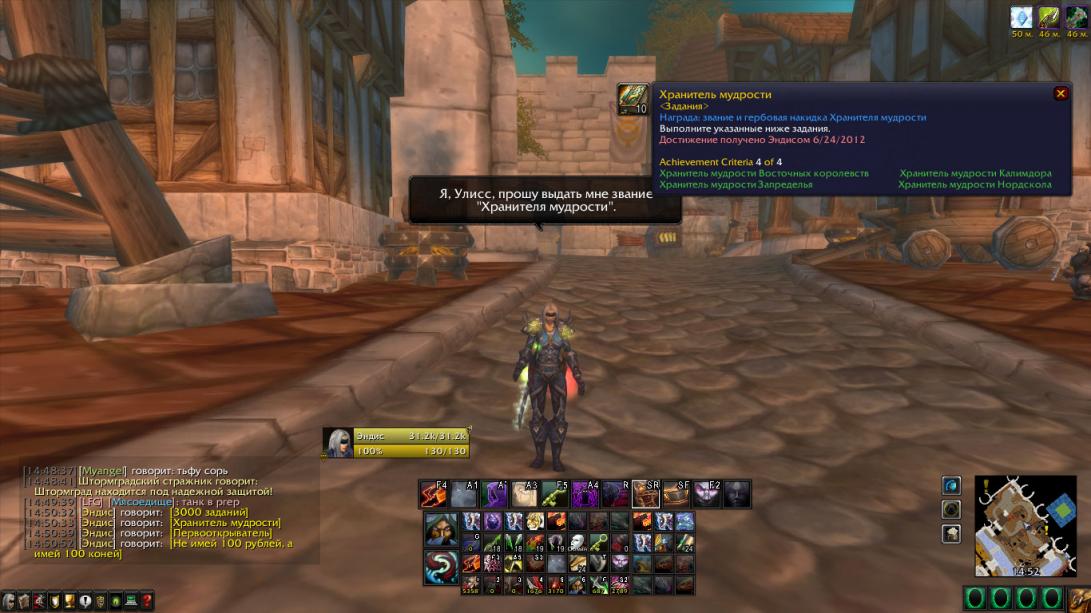Activate the hooded rogue stealth ability
Viewport: 1091px width, 613px height.
click(440, 529)
